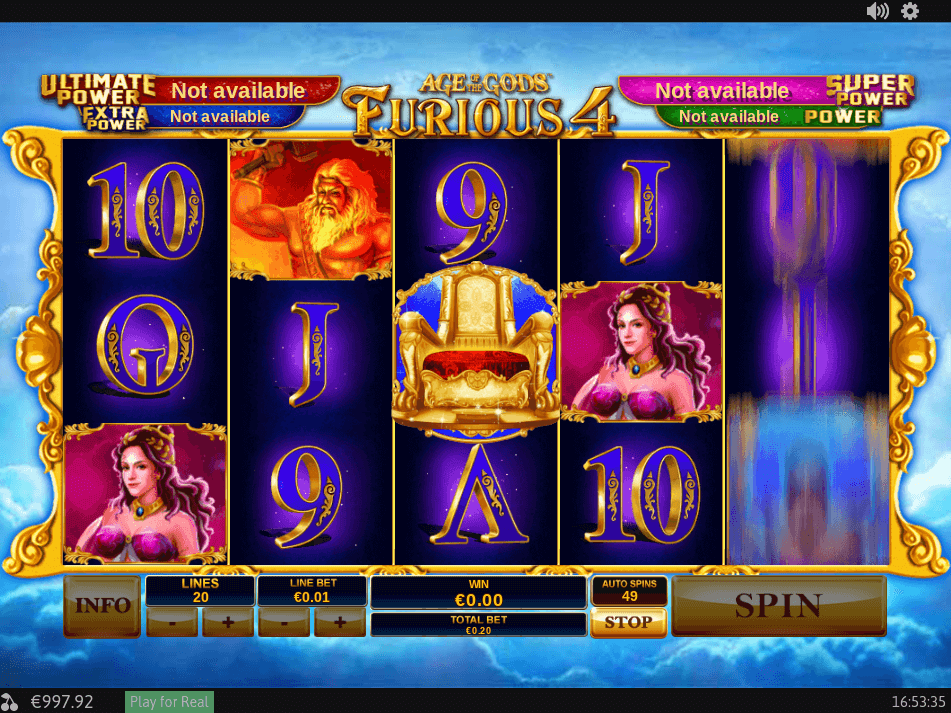
Task: Increase the number of lines
Action: [228, 622]
